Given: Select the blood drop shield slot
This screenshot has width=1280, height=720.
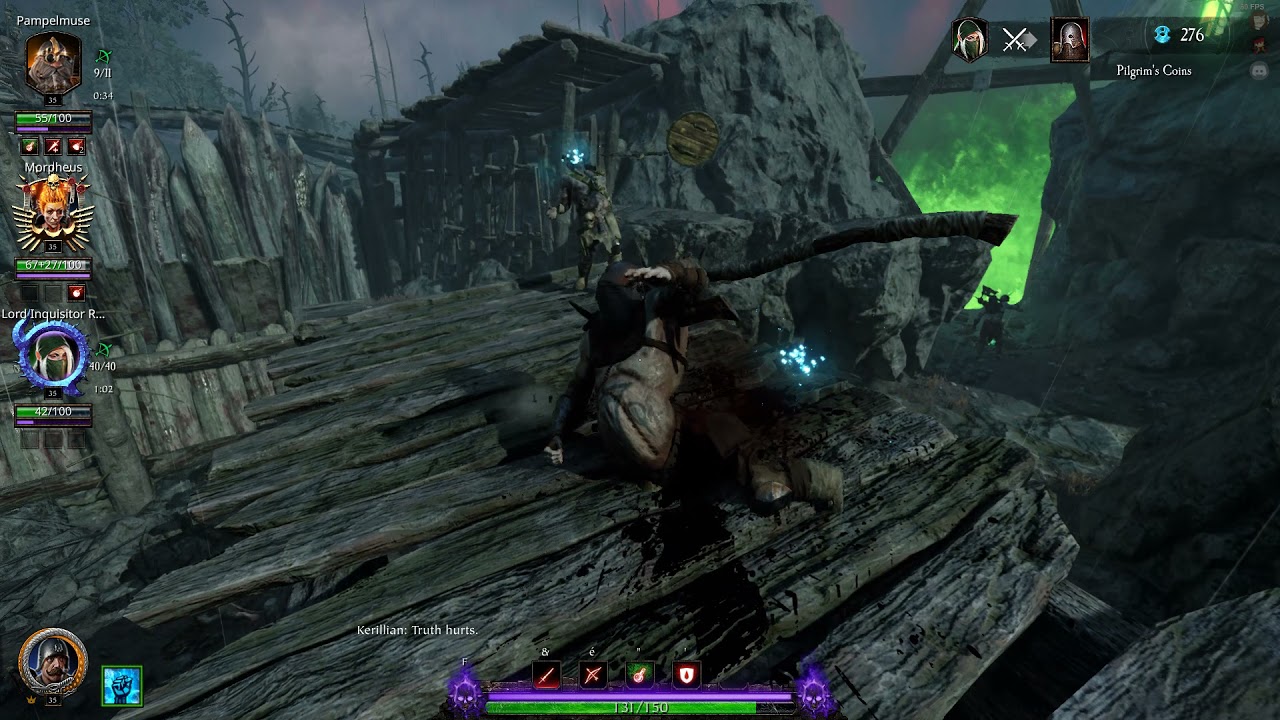Looking at the screenshot, I should coord(686,676).
